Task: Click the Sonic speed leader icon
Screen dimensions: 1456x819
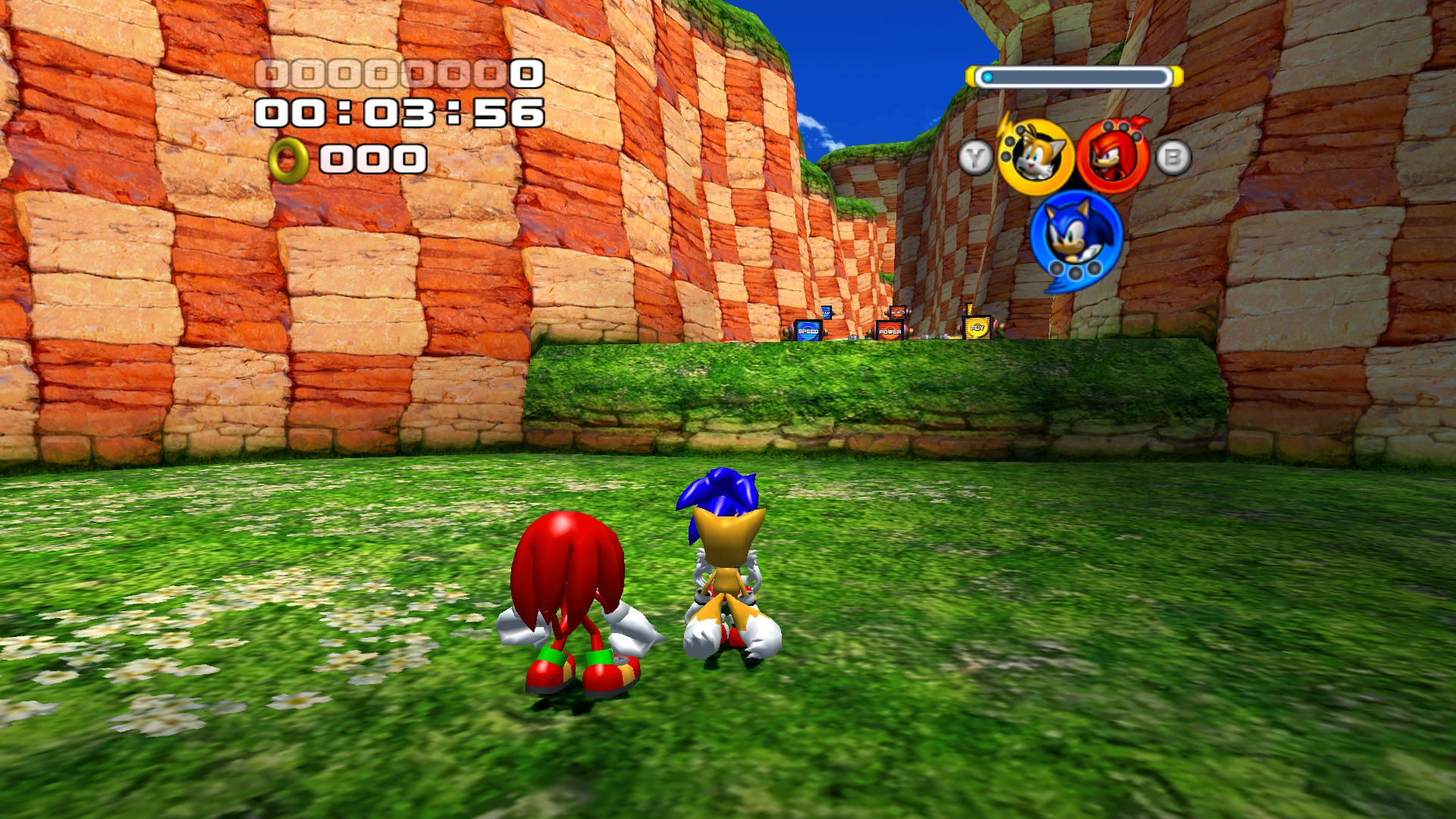Action: [1075, 234]
